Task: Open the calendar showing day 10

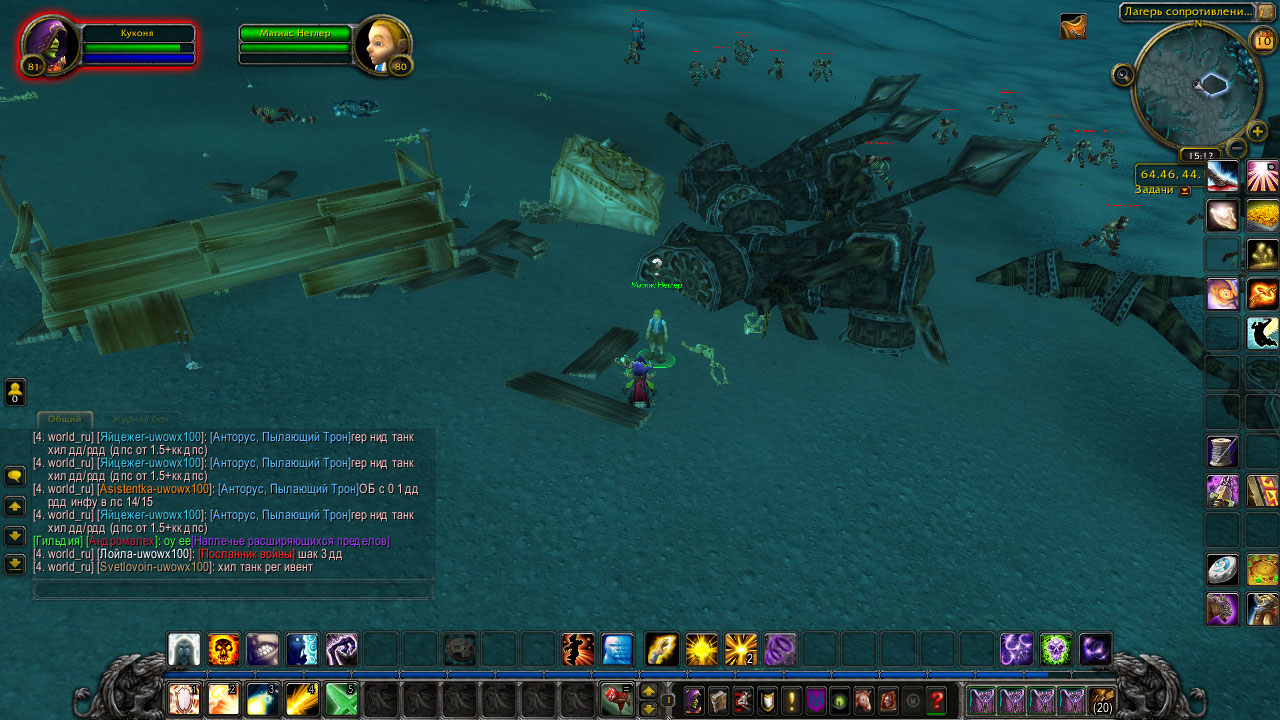Action: click(1263, 41)
